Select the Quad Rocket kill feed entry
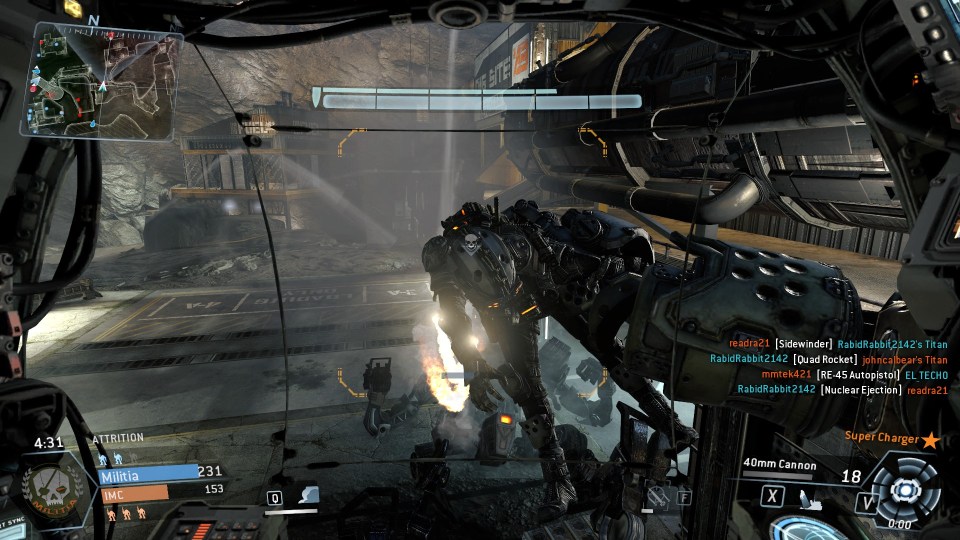The width and height of the screenshot is (960, 540). pyautogui.click(x=828, y=359)
